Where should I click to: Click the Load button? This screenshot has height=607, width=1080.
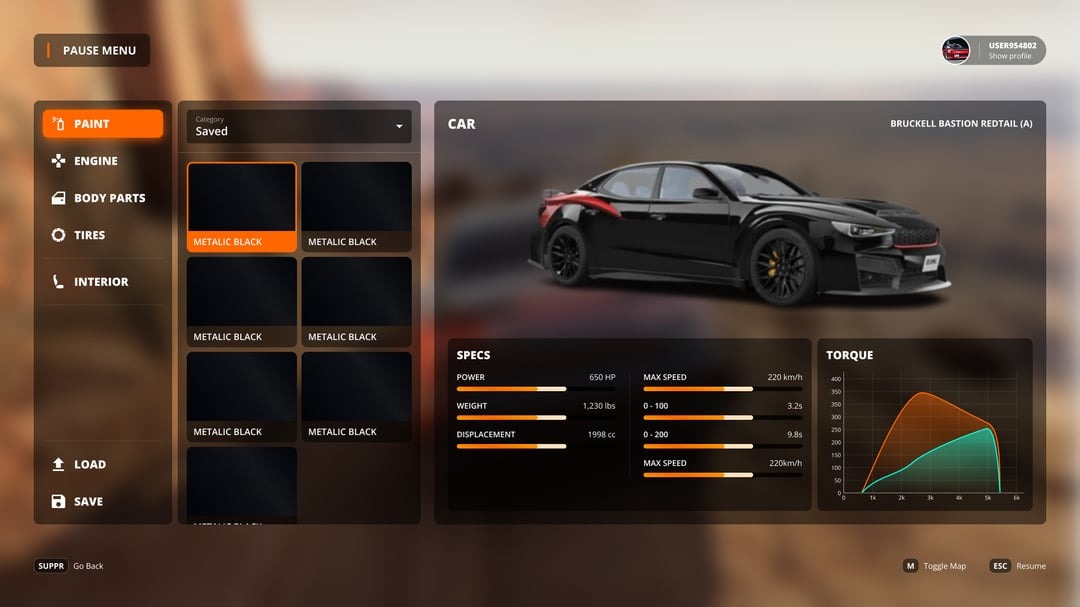[89, 464]
